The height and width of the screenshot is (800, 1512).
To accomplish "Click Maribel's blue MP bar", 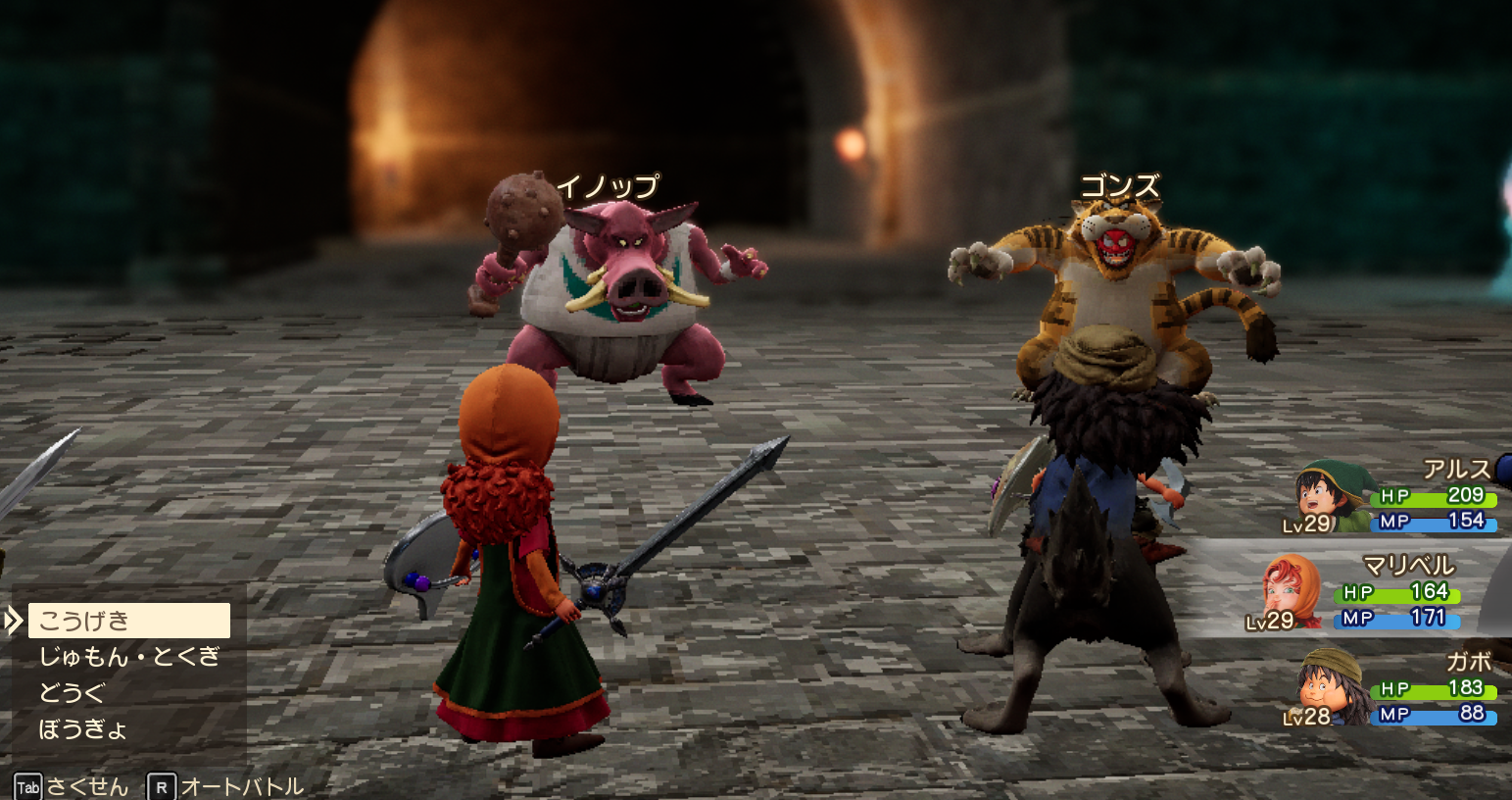I will tap(1395, 619).
